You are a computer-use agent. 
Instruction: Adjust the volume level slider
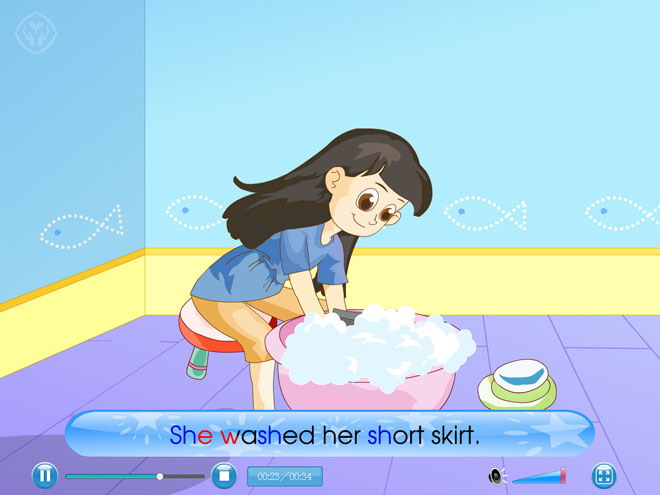[x=540, y=477]
